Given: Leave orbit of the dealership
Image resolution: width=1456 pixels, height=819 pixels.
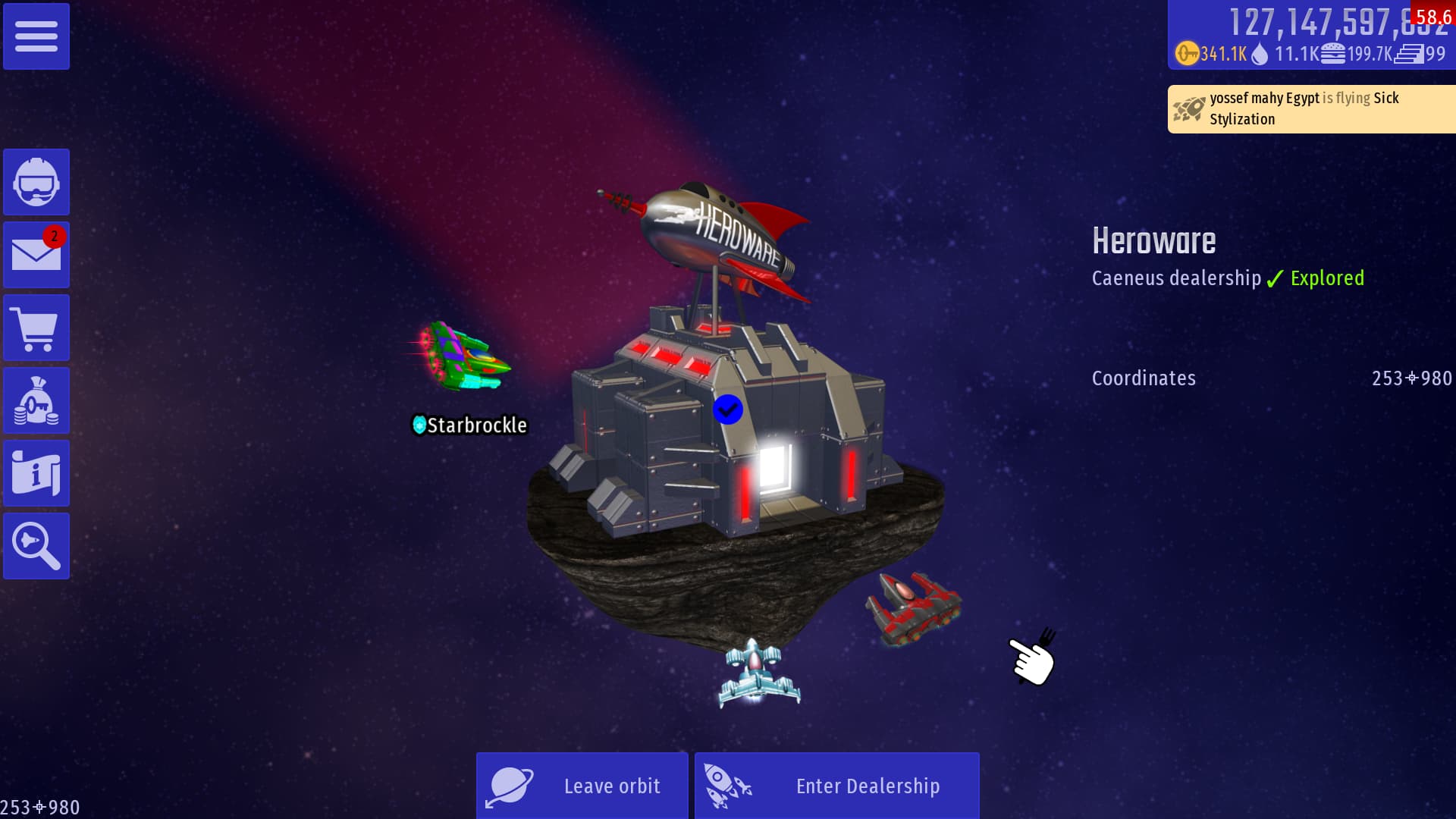Looking at the screenshot, I should 582,786.
